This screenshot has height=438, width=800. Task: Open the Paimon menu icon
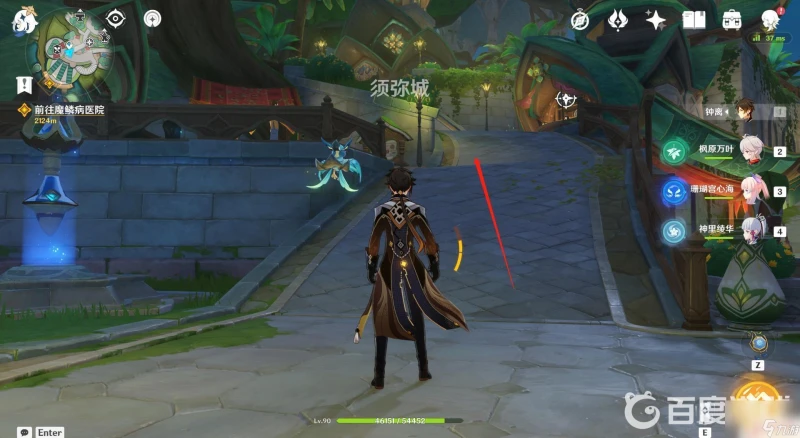pos(21,22)
